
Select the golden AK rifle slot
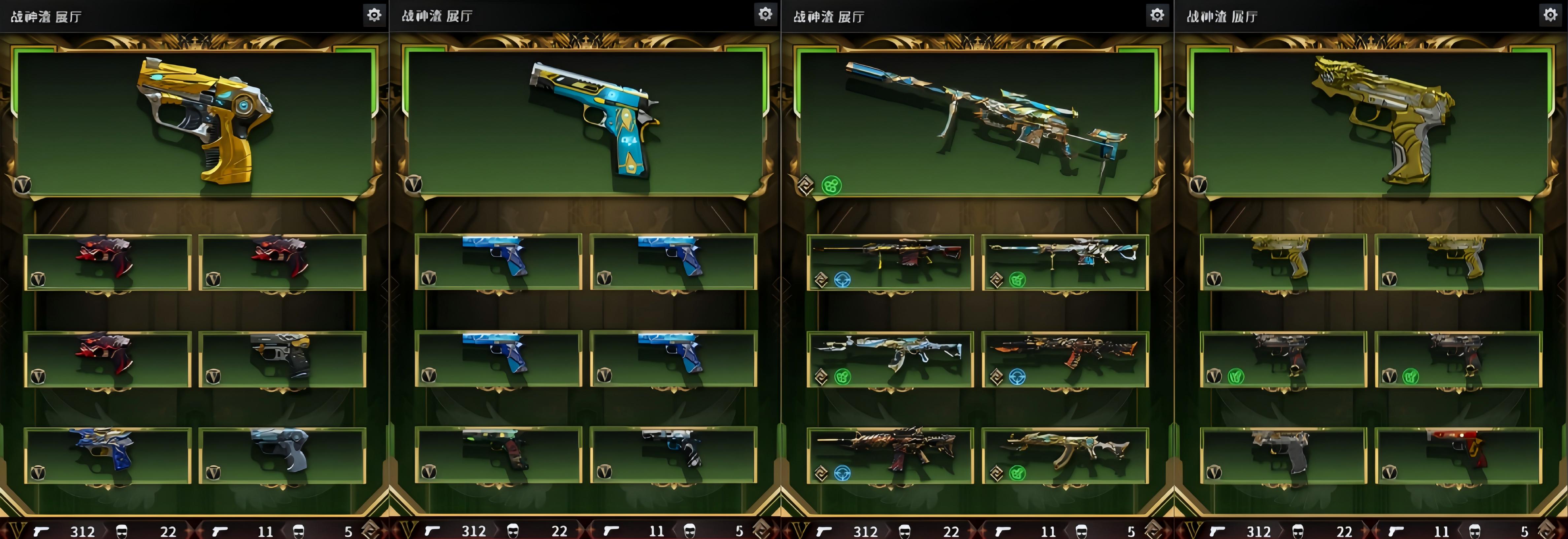pos(1065,455)
